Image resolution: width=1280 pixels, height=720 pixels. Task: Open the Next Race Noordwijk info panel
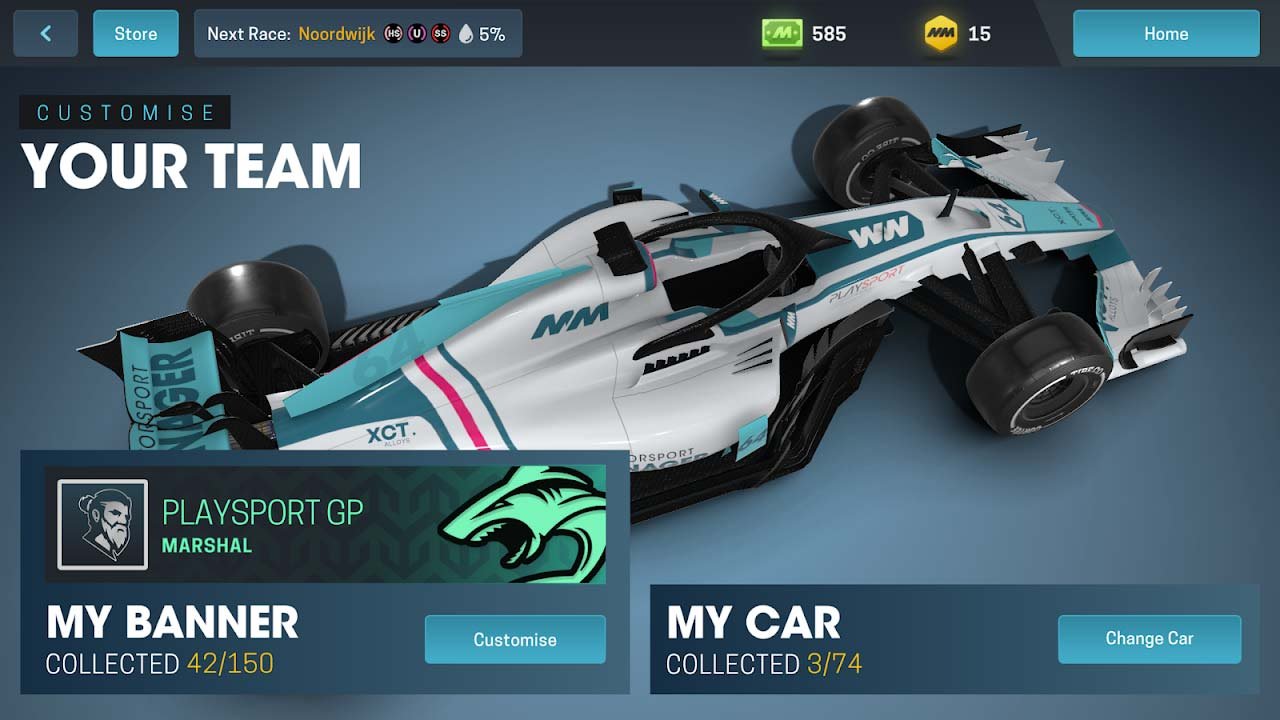[357, 34]
